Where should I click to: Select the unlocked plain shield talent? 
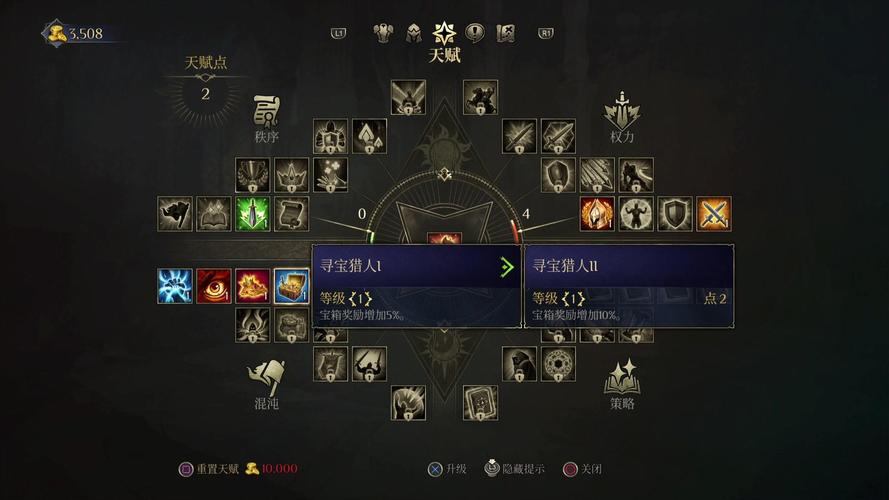tap(676, 214)
